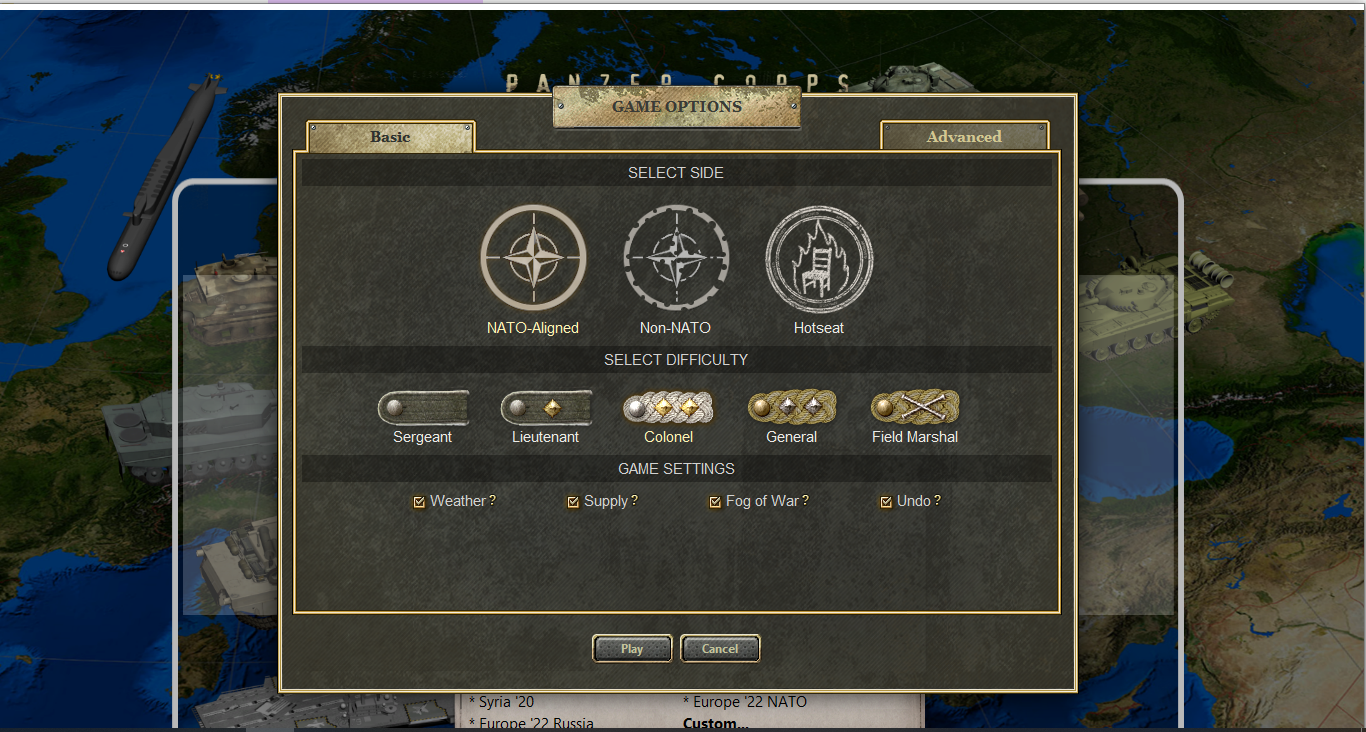1366x732 pixels.
Task: Pick the Hotseat flaming chair mode
Action: pos(819,257)
